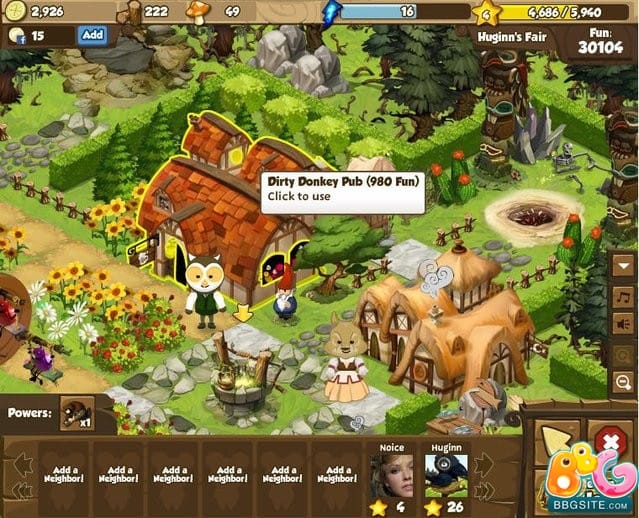Toggle the music note button
The width and height of the screenshot is (639, 518).
tap(623, 297)
